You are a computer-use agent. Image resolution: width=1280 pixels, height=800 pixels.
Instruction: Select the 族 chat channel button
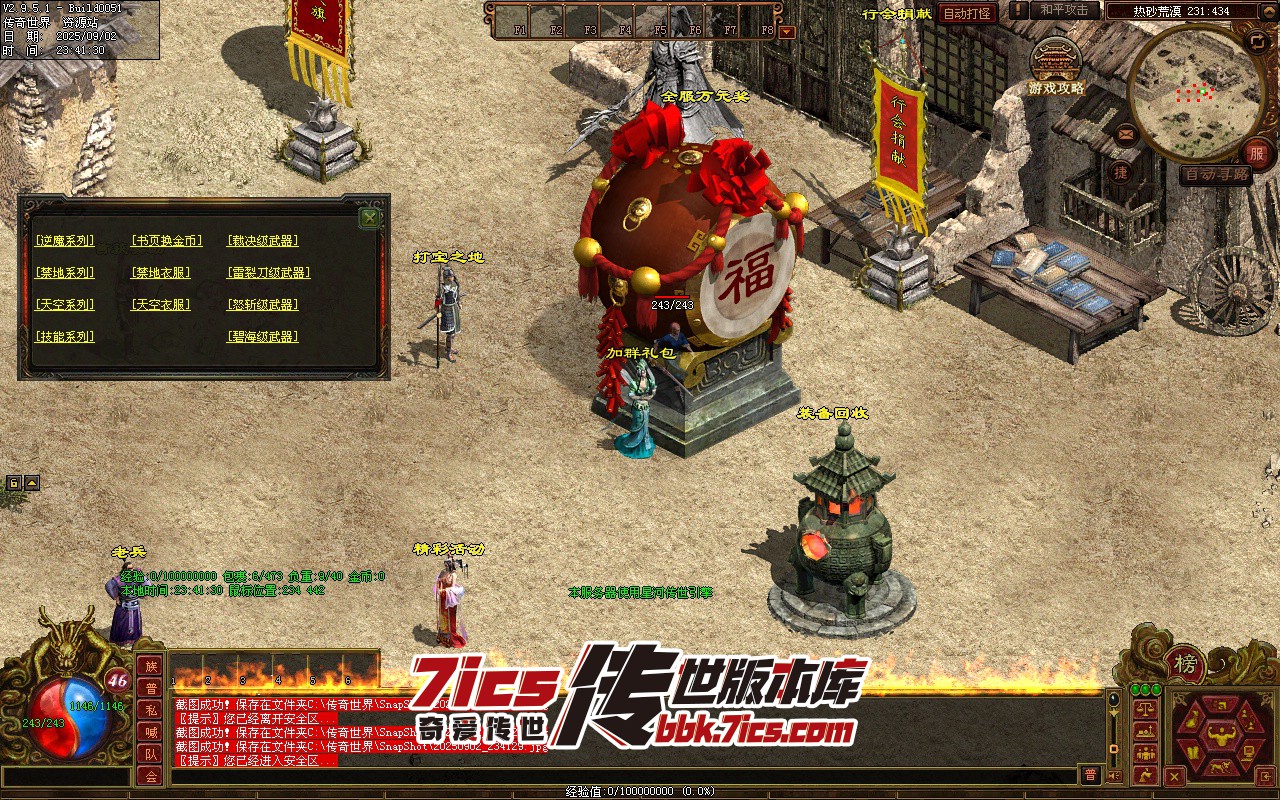[150, 666]
